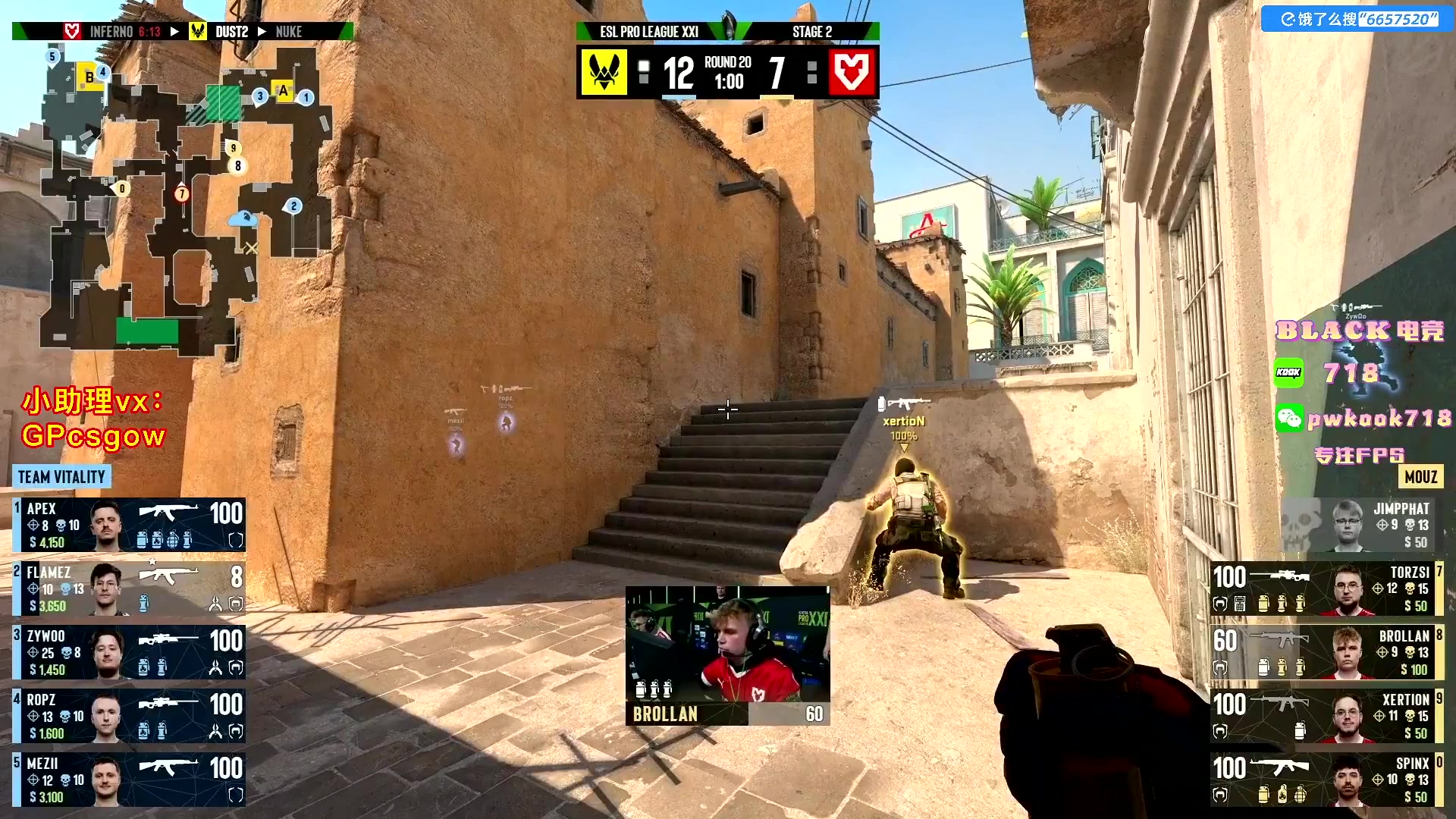Click the B bombsite marker on radar
The image size is (1456, 819).
[x=89, y=77]
